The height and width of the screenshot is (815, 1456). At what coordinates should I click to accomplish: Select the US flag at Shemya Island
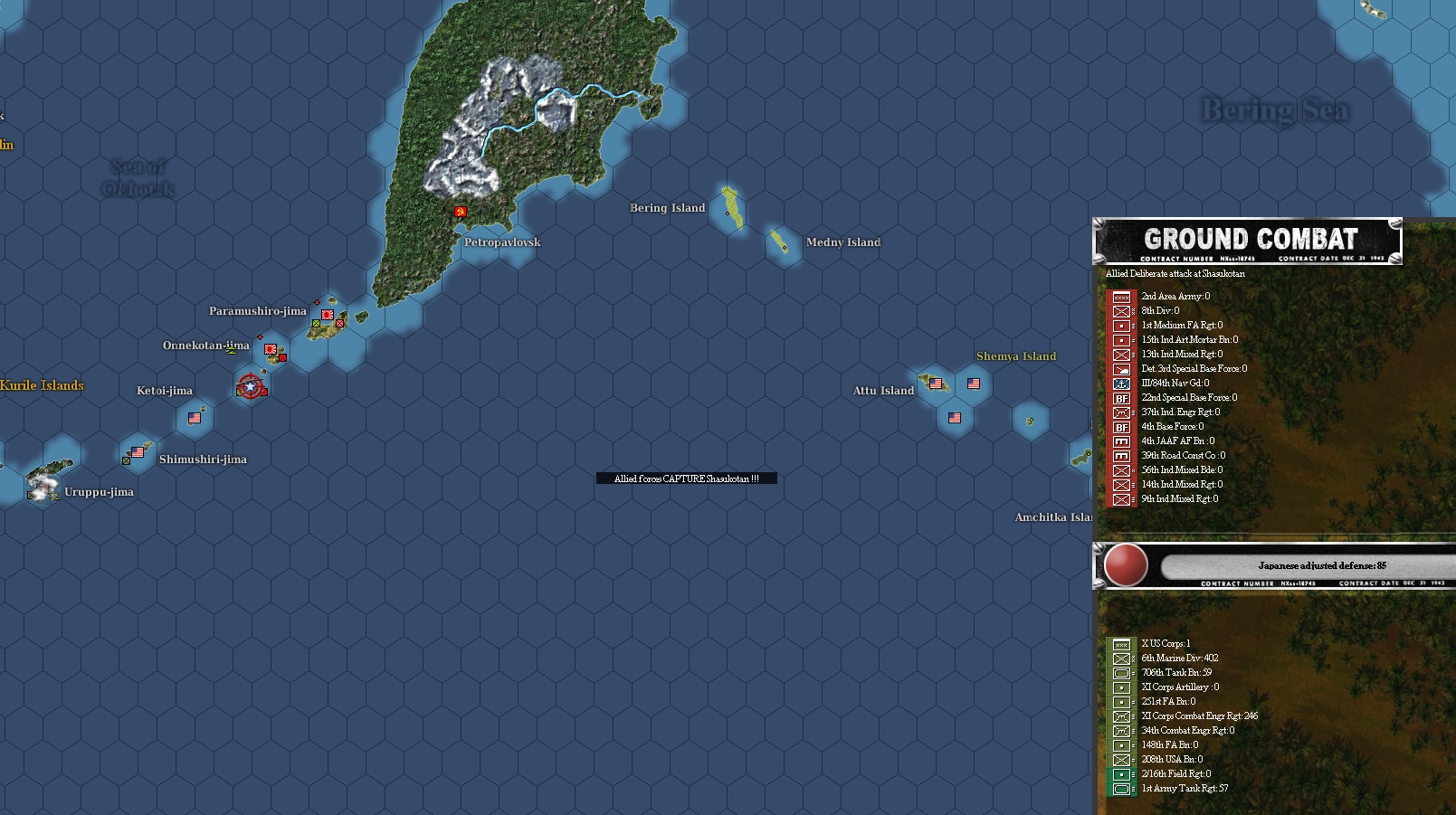[x=974, y=384]
